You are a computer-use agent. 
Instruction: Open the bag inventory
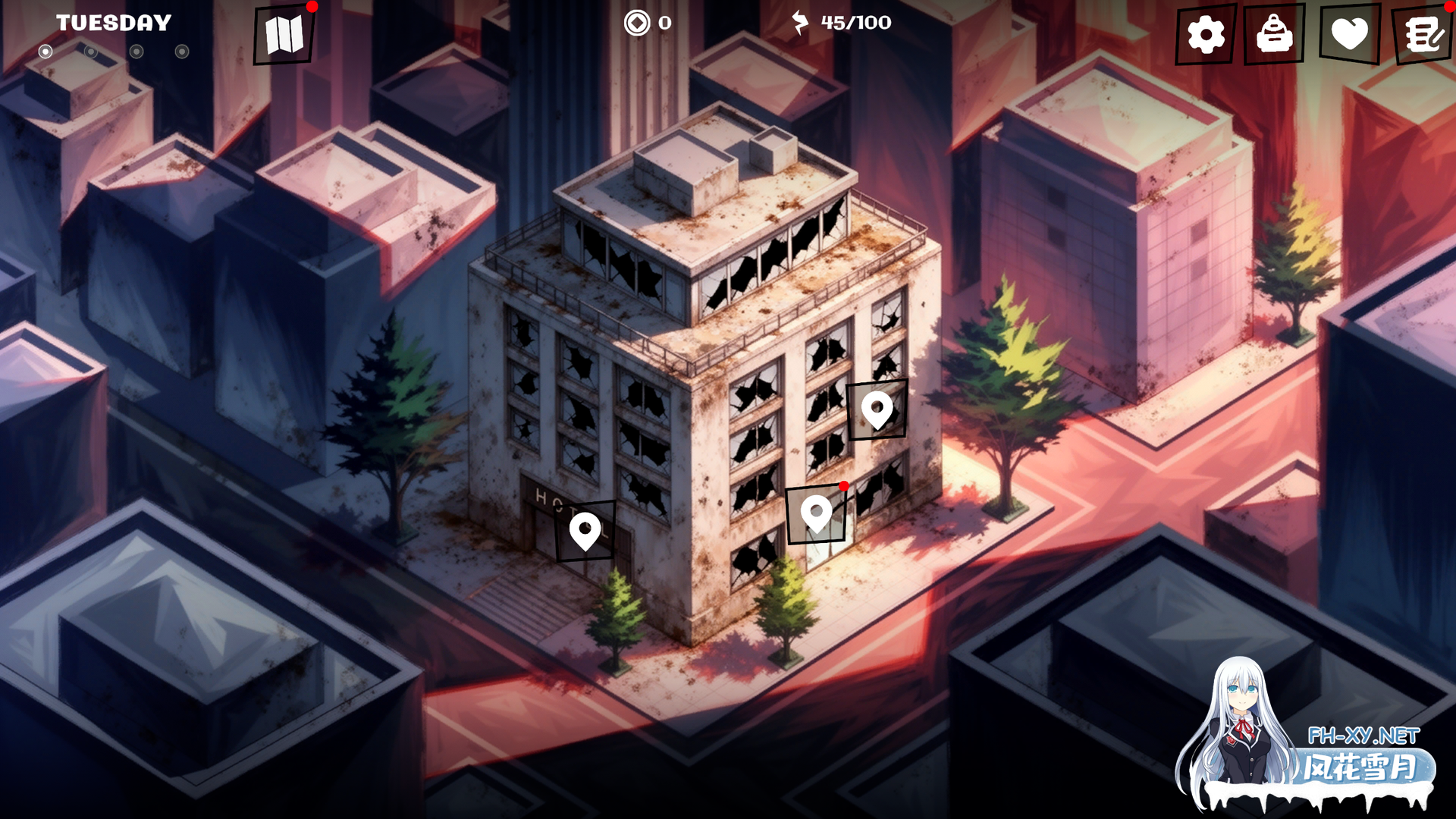click(x=1274, y=35)
